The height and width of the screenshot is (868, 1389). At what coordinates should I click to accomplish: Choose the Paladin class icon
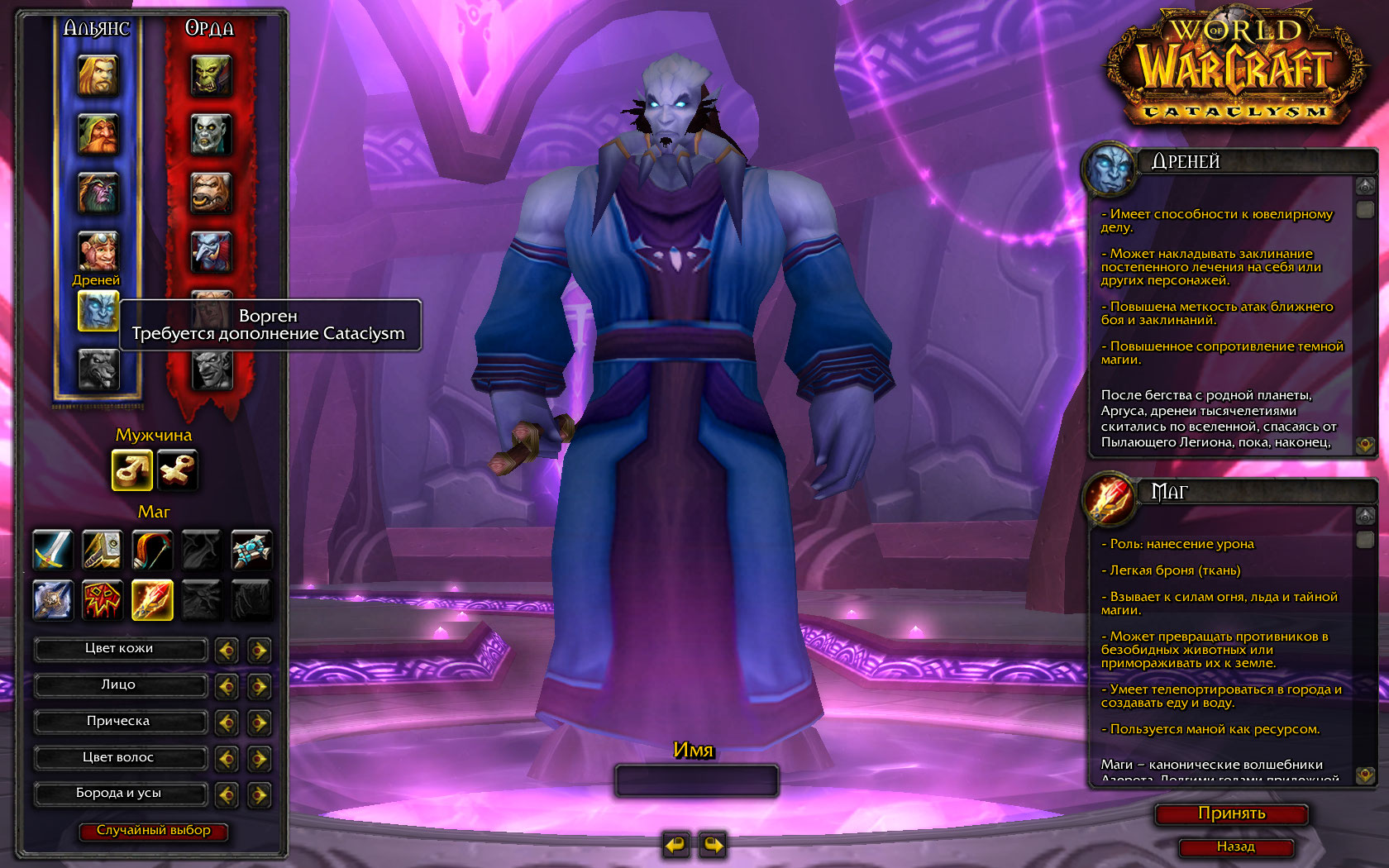pos(103,550)
